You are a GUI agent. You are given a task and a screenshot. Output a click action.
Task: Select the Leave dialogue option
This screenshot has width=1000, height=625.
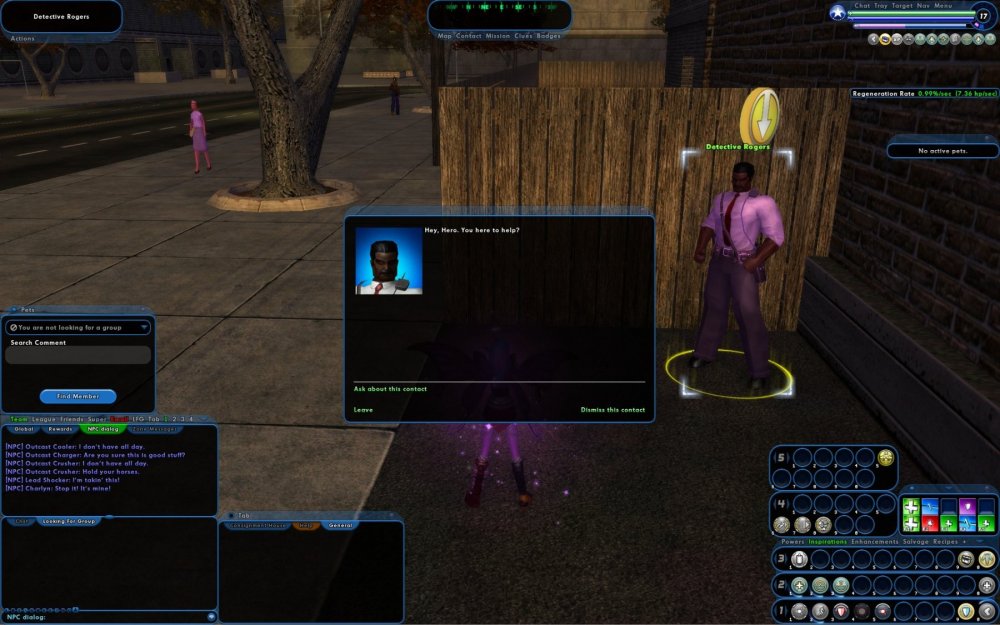point(363,410)
